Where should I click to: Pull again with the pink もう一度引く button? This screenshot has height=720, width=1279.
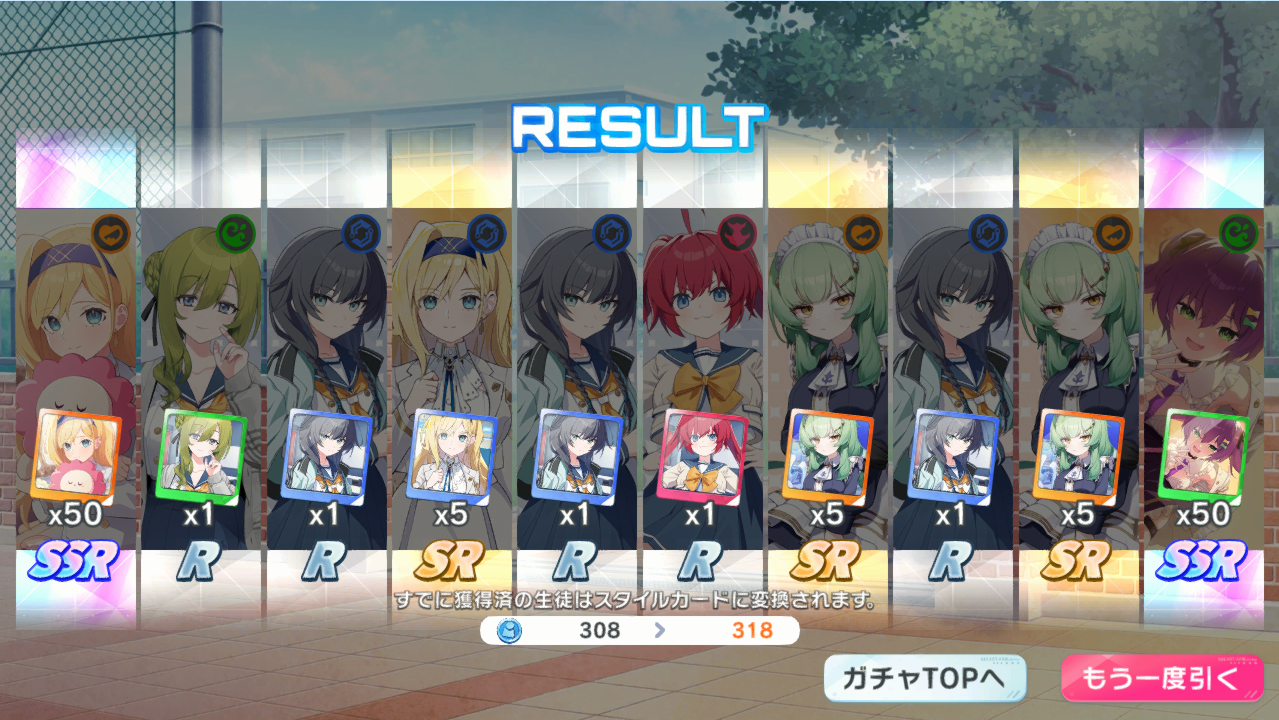(1161, 679)
